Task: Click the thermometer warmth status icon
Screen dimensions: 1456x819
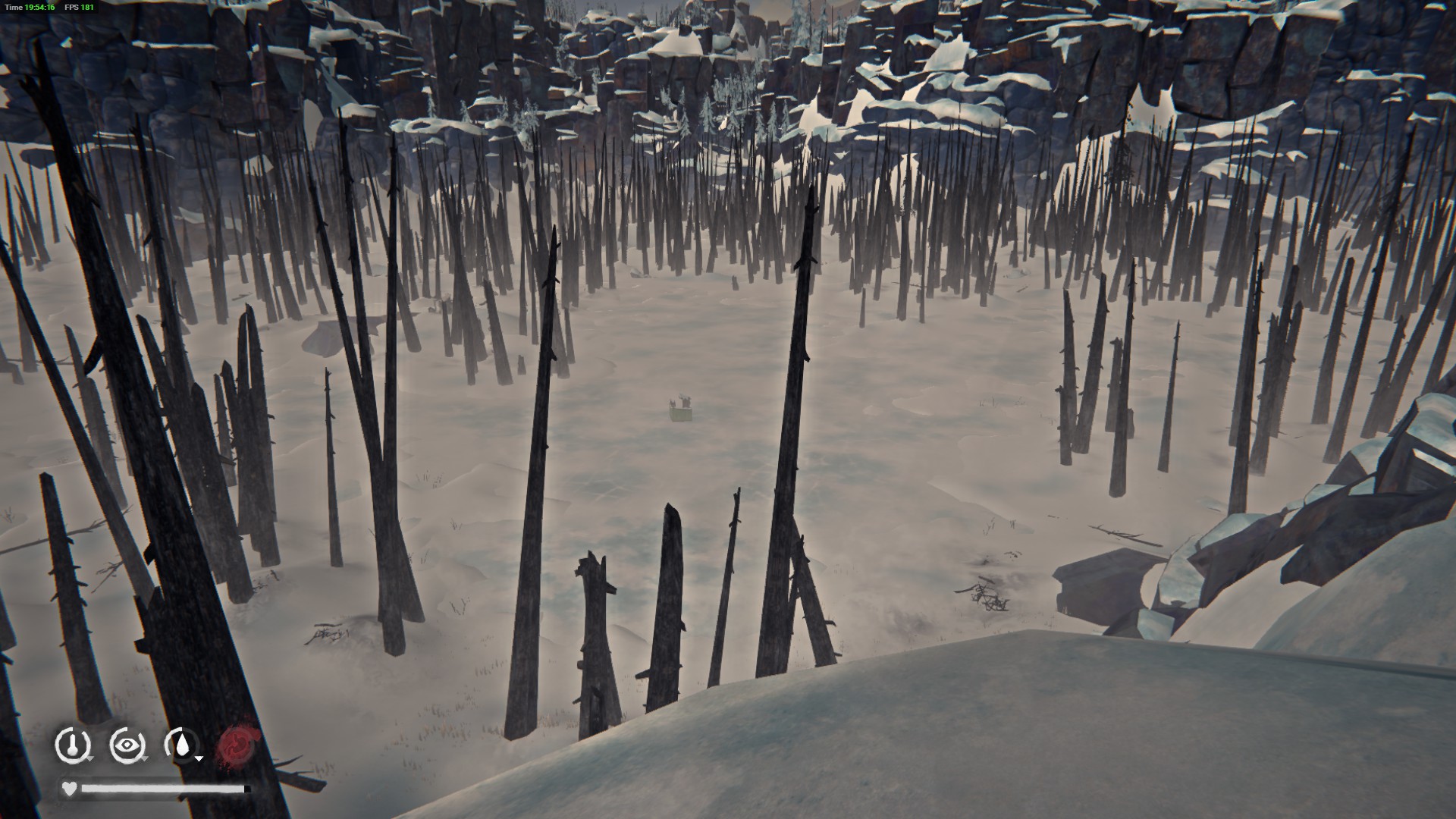Action: pyautogui.click(x=73, y=745)
